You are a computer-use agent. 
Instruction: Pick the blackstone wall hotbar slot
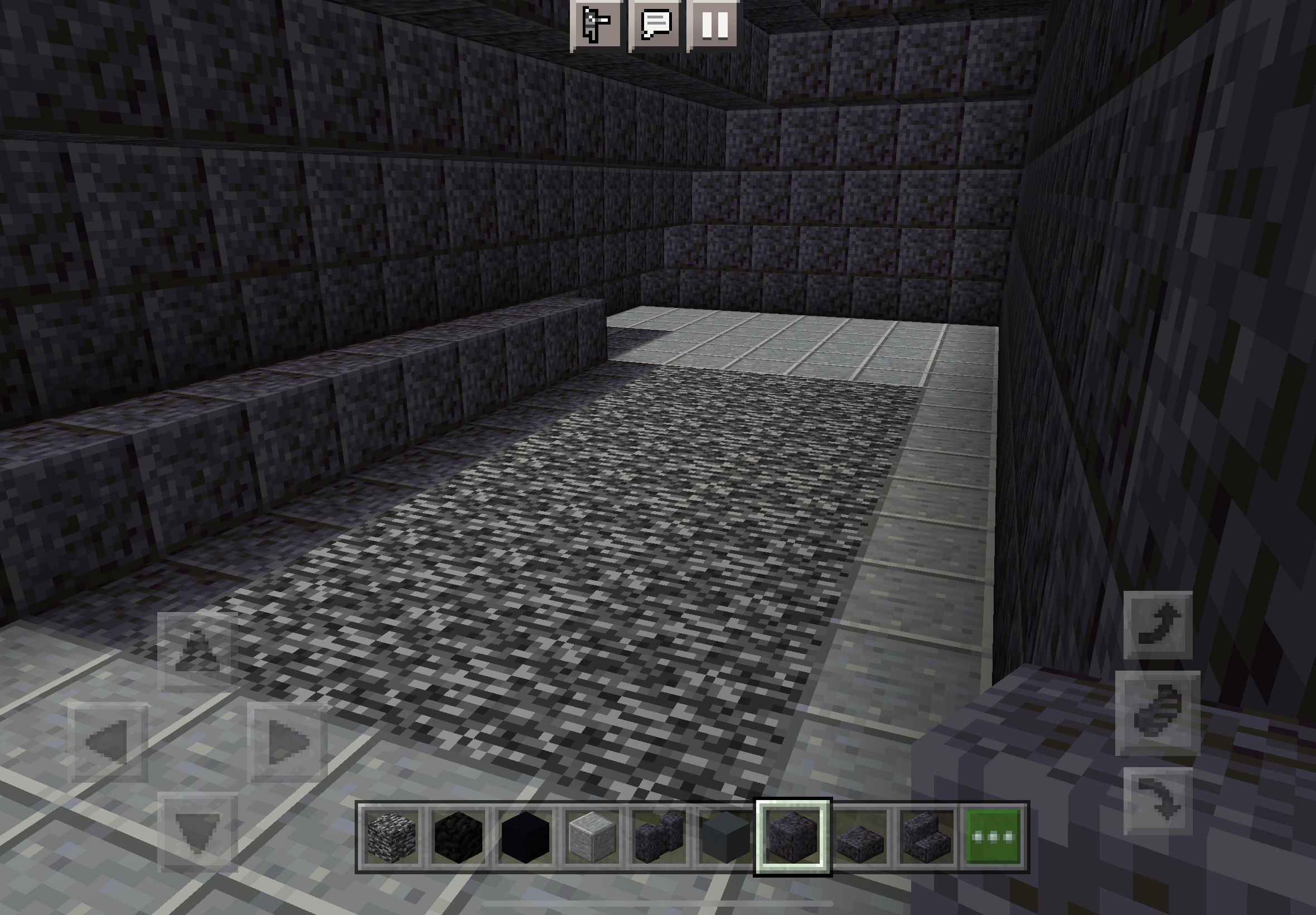click(x=660, y=836)
